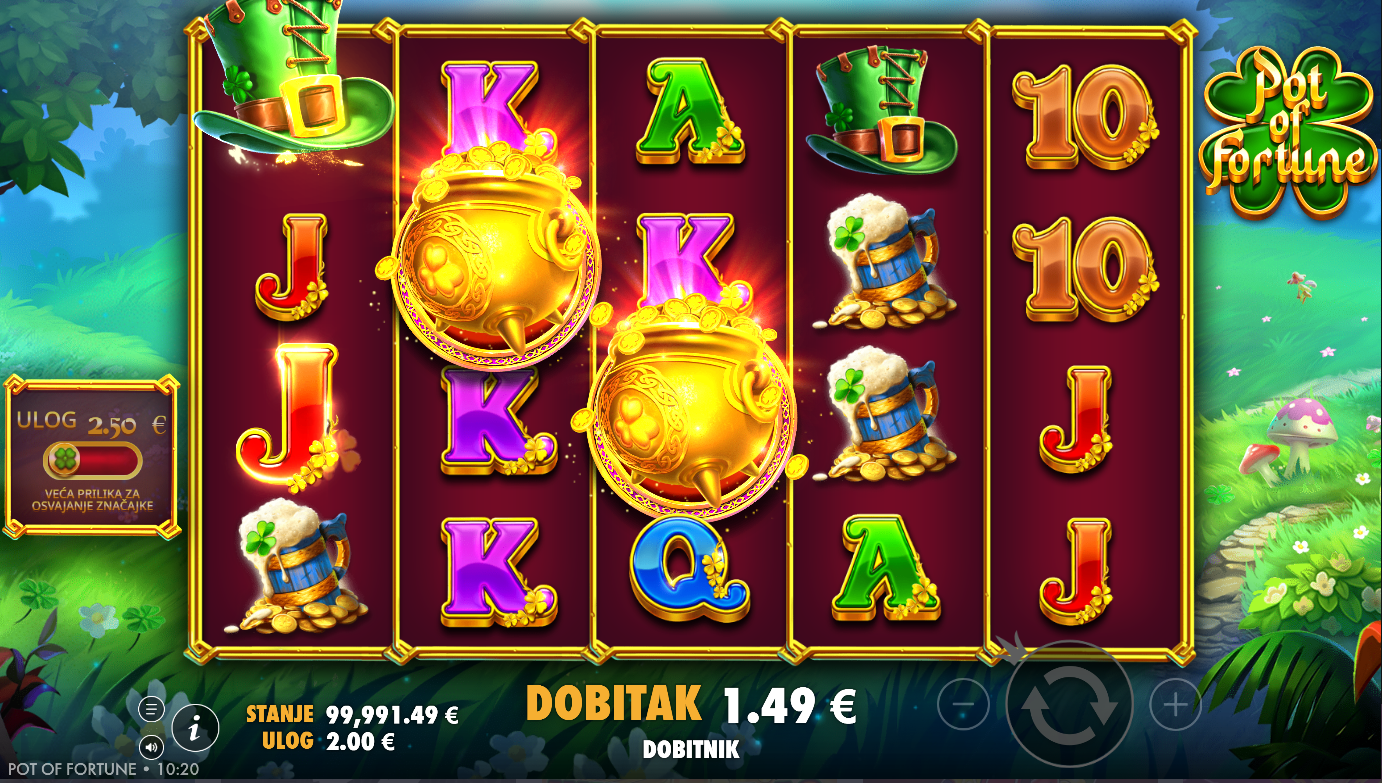Screen dimensions: 1382x783
Task: Spin the reels with the circular arrow button
Action: [x=1069, y=704]
